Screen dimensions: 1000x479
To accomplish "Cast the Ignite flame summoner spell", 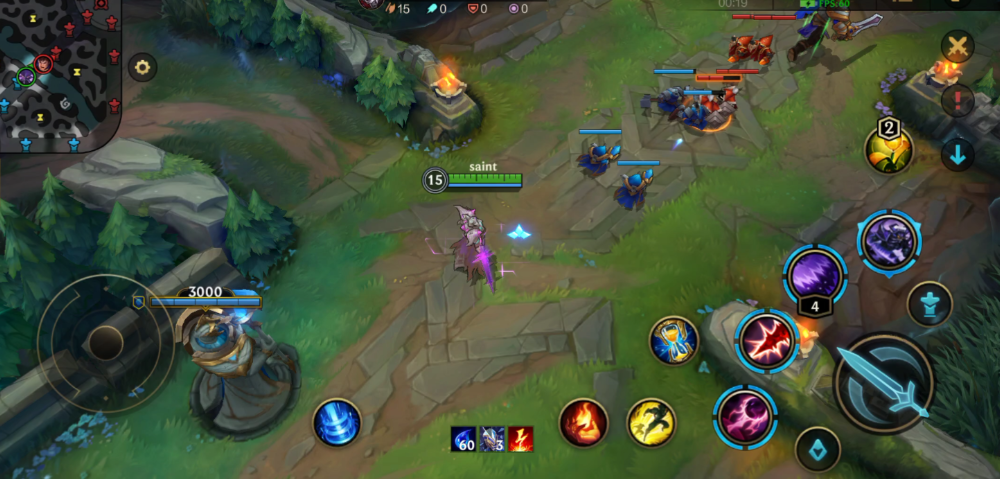I will pyautogui.click(x=583, y=422).
